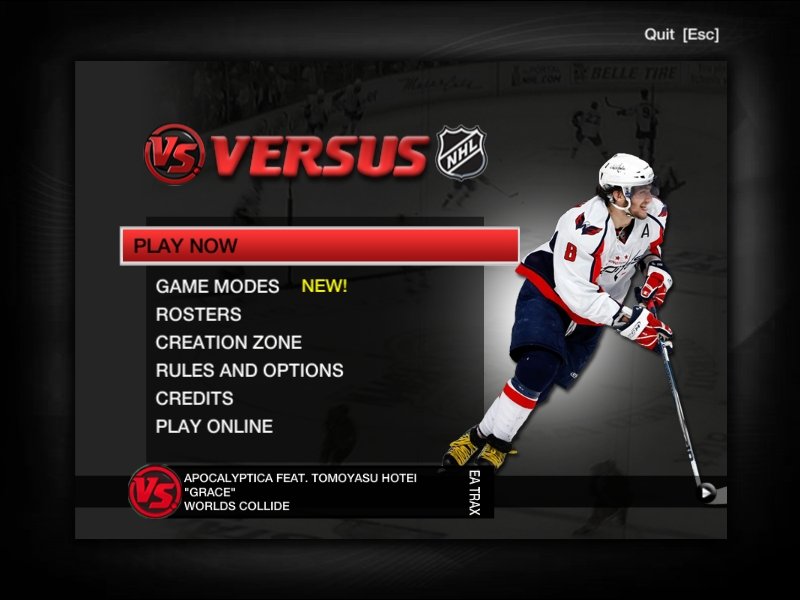Open the Game Modes menu
The image size is (800, 600).
[x=218, y=286]
